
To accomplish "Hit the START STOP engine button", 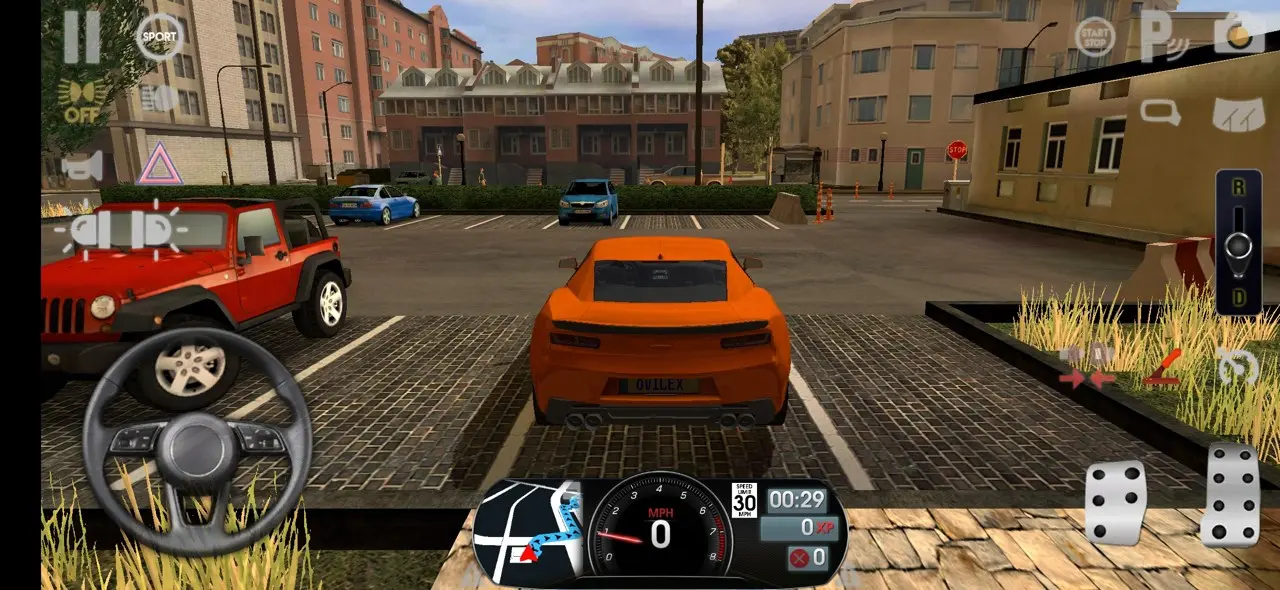I will [1094, 37].
